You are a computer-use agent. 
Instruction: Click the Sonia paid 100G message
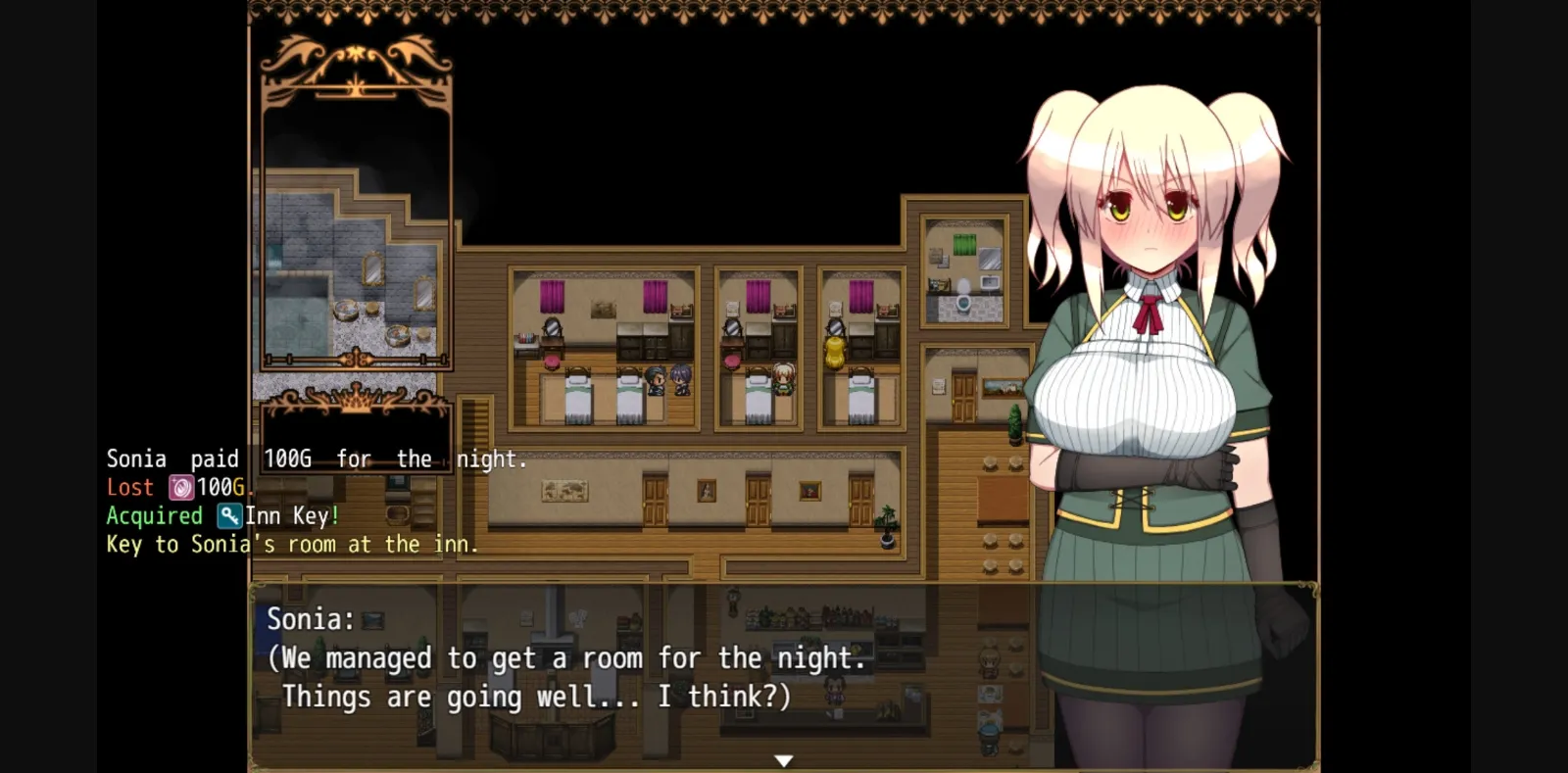(316, 458)
